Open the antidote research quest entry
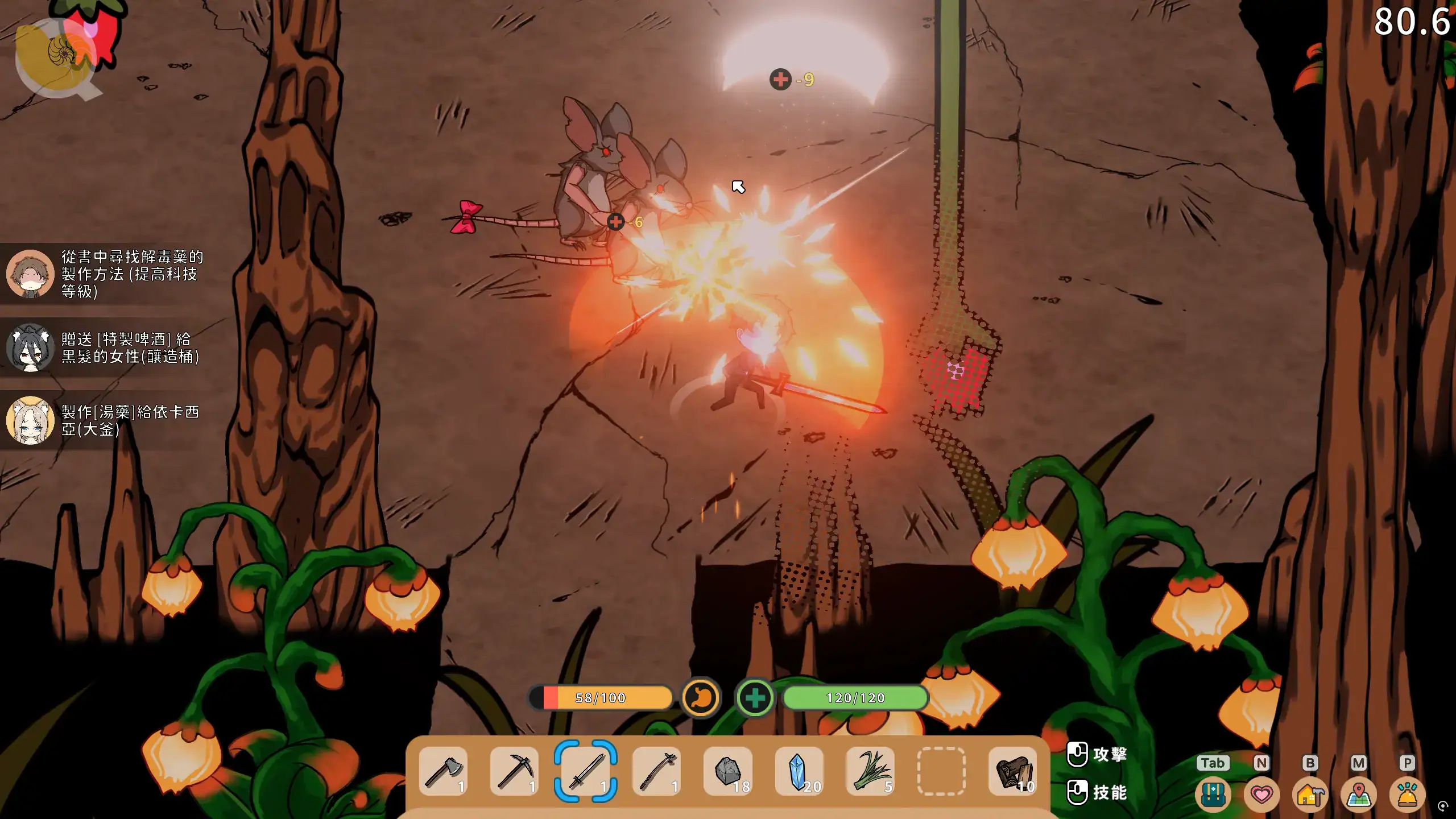 [x=105, y=274]
